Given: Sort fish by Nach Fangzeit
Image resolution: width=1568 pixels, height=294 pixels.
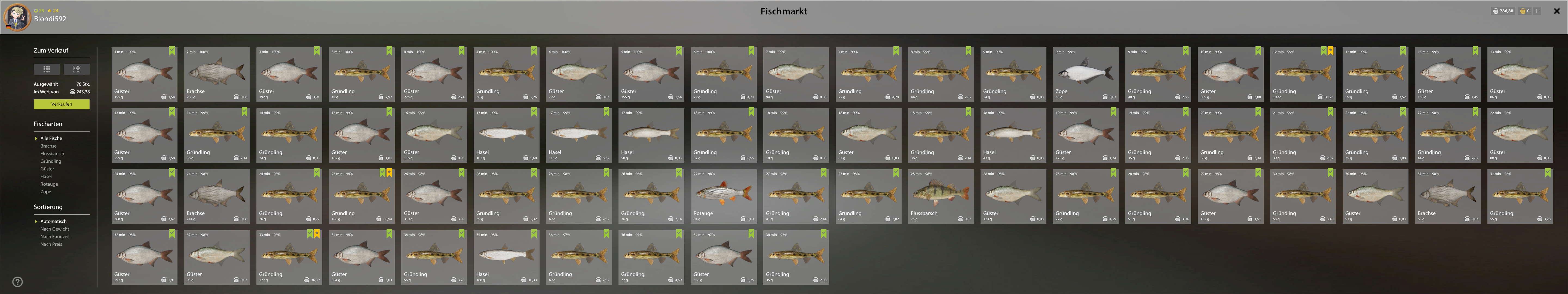Looking at the screenshot, I should (x=55, y=237).
